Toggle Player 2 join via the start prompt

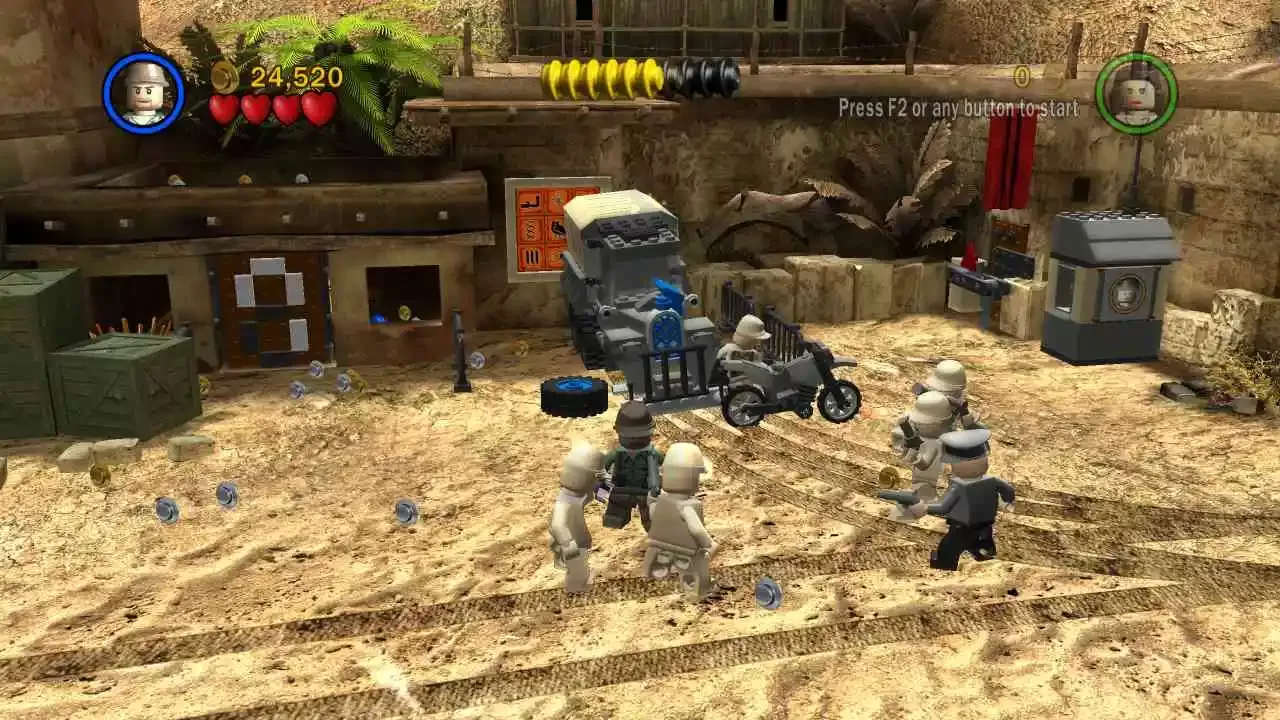coord(960,108)
